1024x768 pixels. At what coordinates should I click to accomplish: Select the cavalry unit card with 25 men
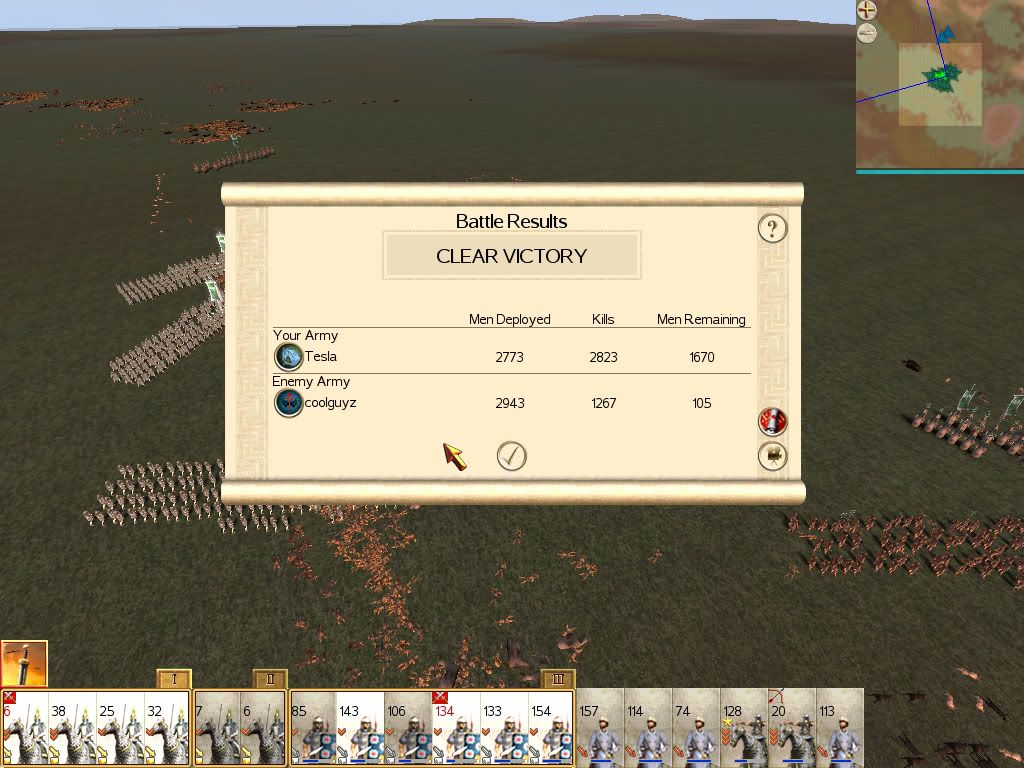click(x=120, y=728)
